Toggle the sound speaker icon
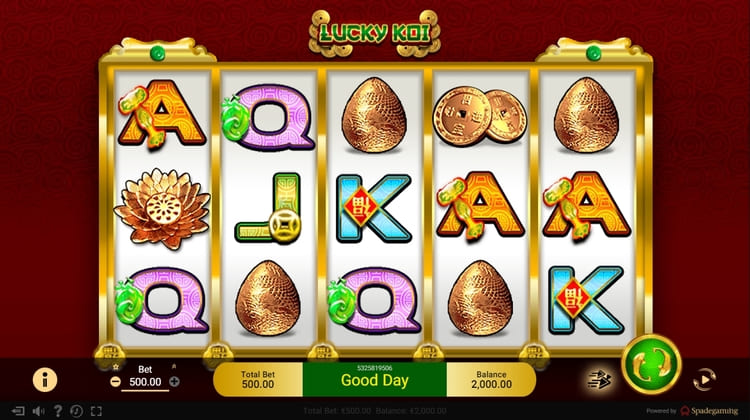 [x=36, y=411]
